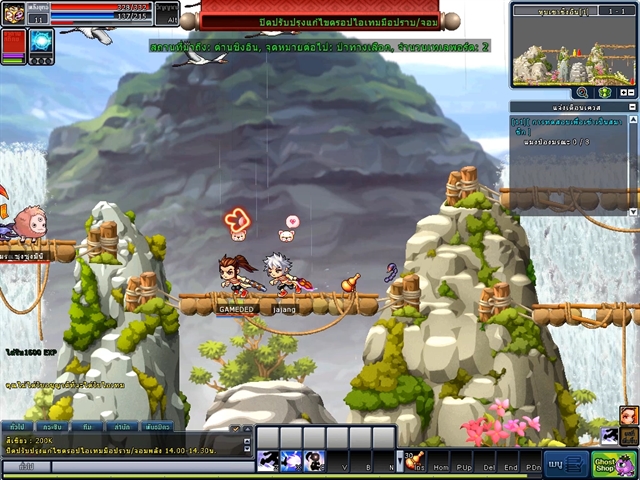Image resolution: width=640 pixels, height=480 pixels.
Task: Click the player portrait icon
Action: tap(14, 13)
